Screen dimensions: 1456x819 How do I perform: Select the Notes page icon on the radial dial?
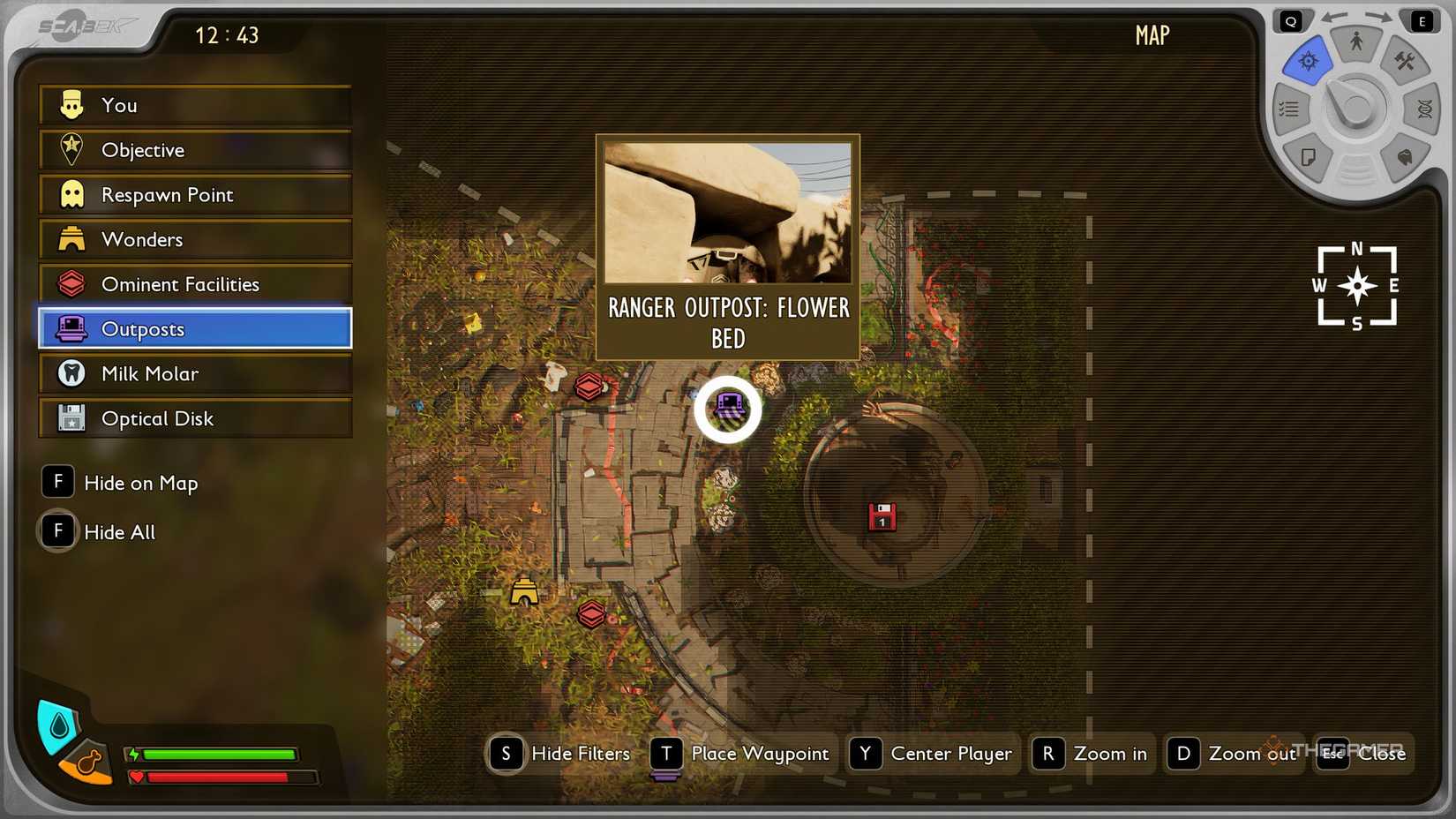(1307, 158)
